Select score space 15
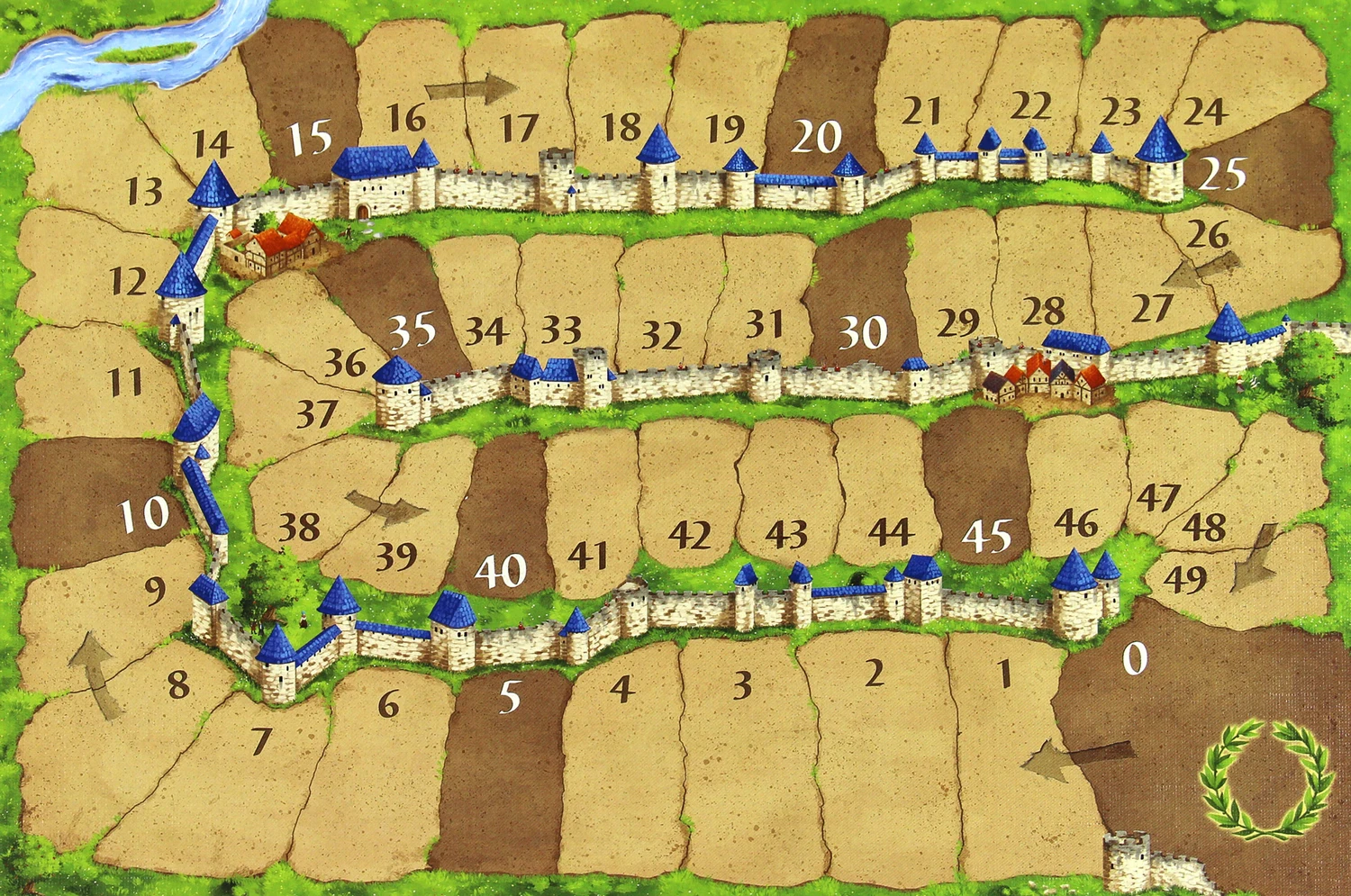1351x896 pixels. click(x=310, y=139)
